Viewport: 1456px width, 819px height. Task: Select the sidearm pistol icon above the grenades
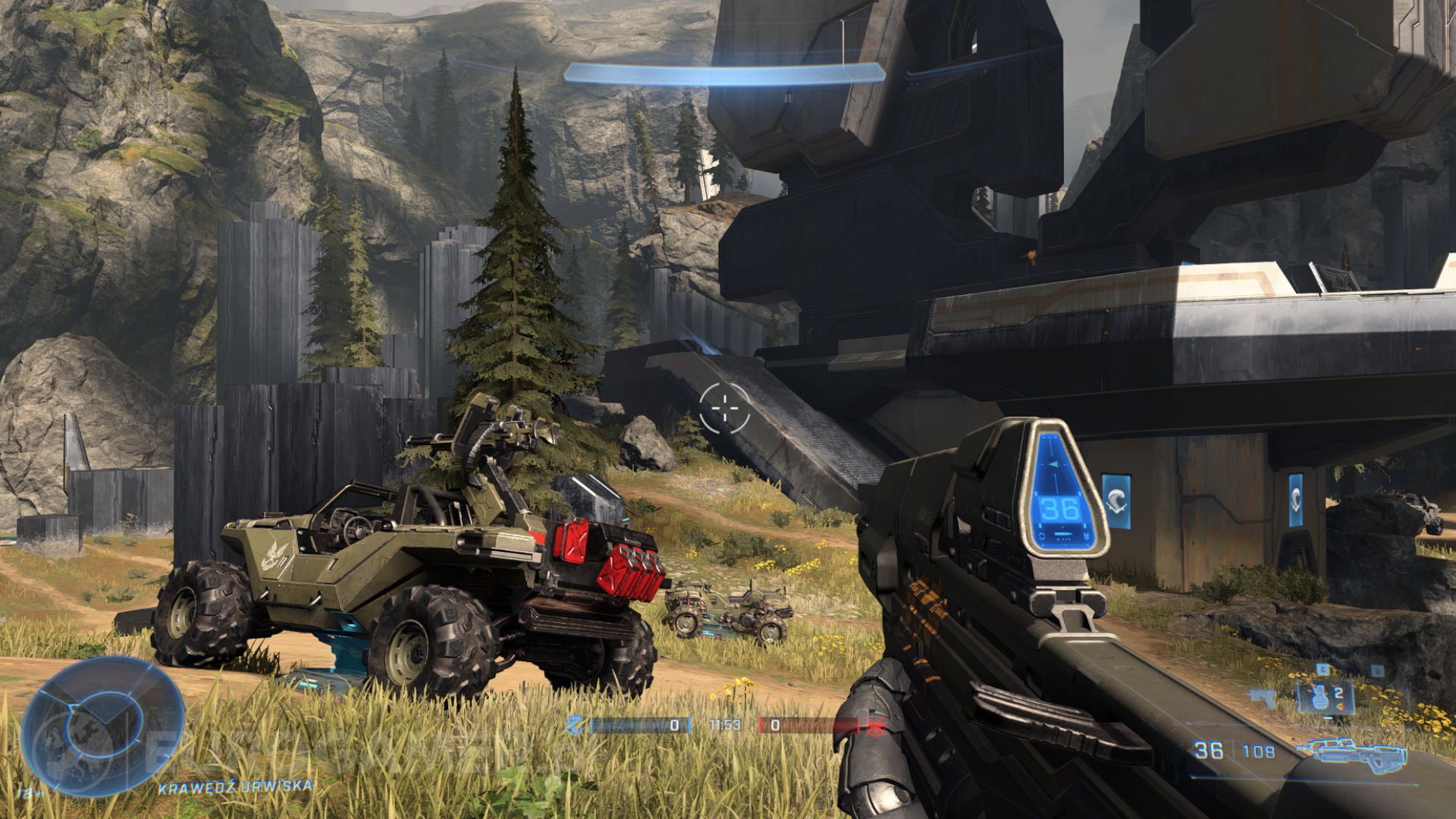(x=1323, y=670)
